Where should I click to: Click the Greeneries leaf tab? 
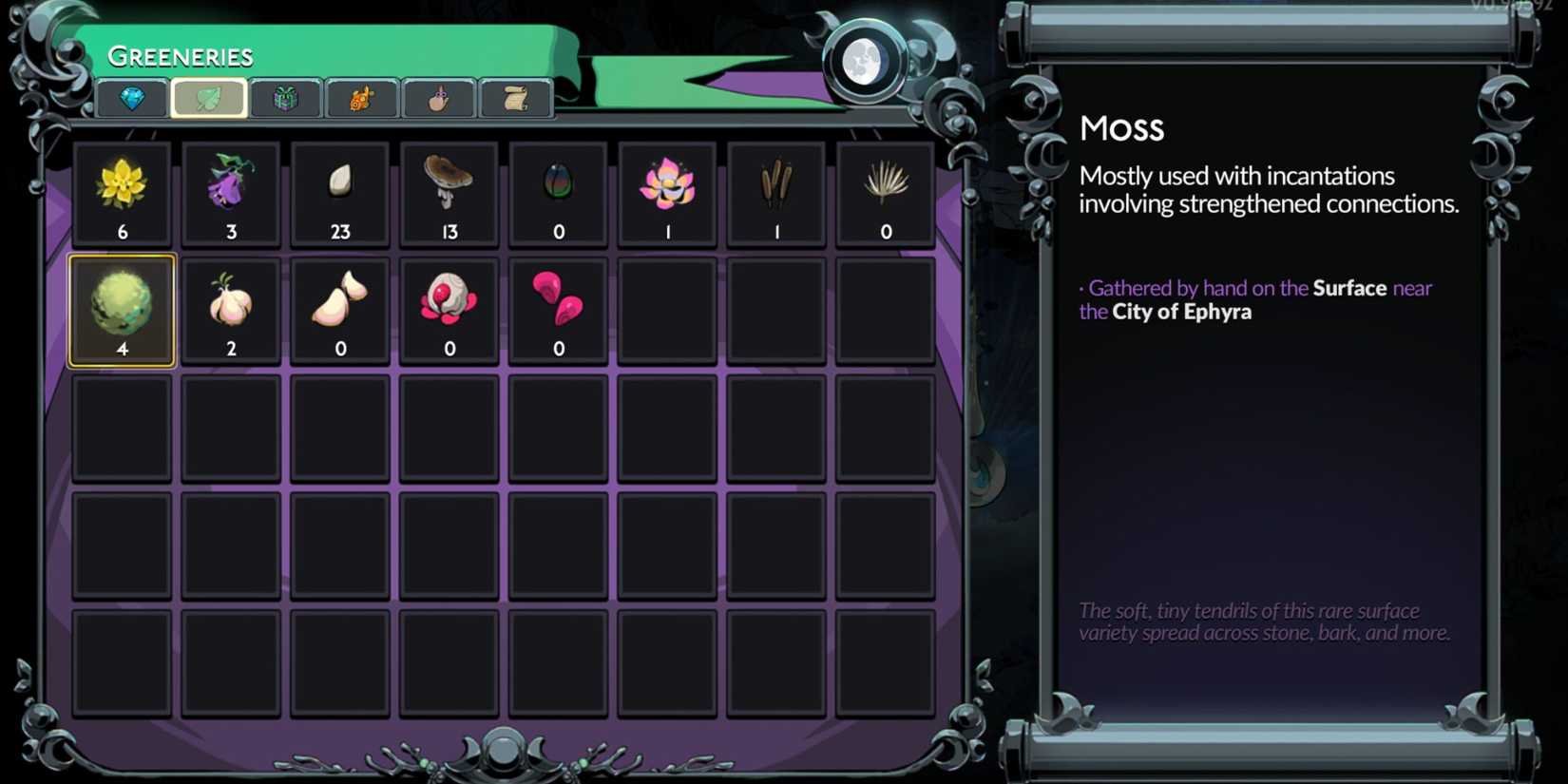pos(210,98)
